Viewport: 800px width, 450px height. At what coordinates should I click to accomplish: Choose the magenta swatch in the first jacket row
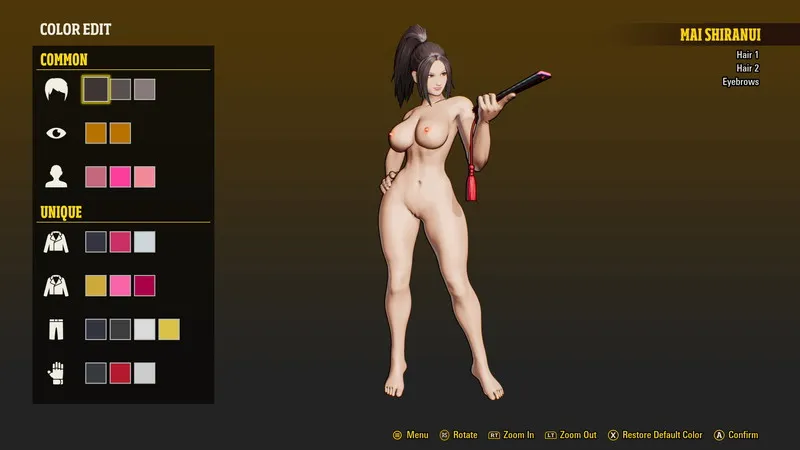pos(120,241)
